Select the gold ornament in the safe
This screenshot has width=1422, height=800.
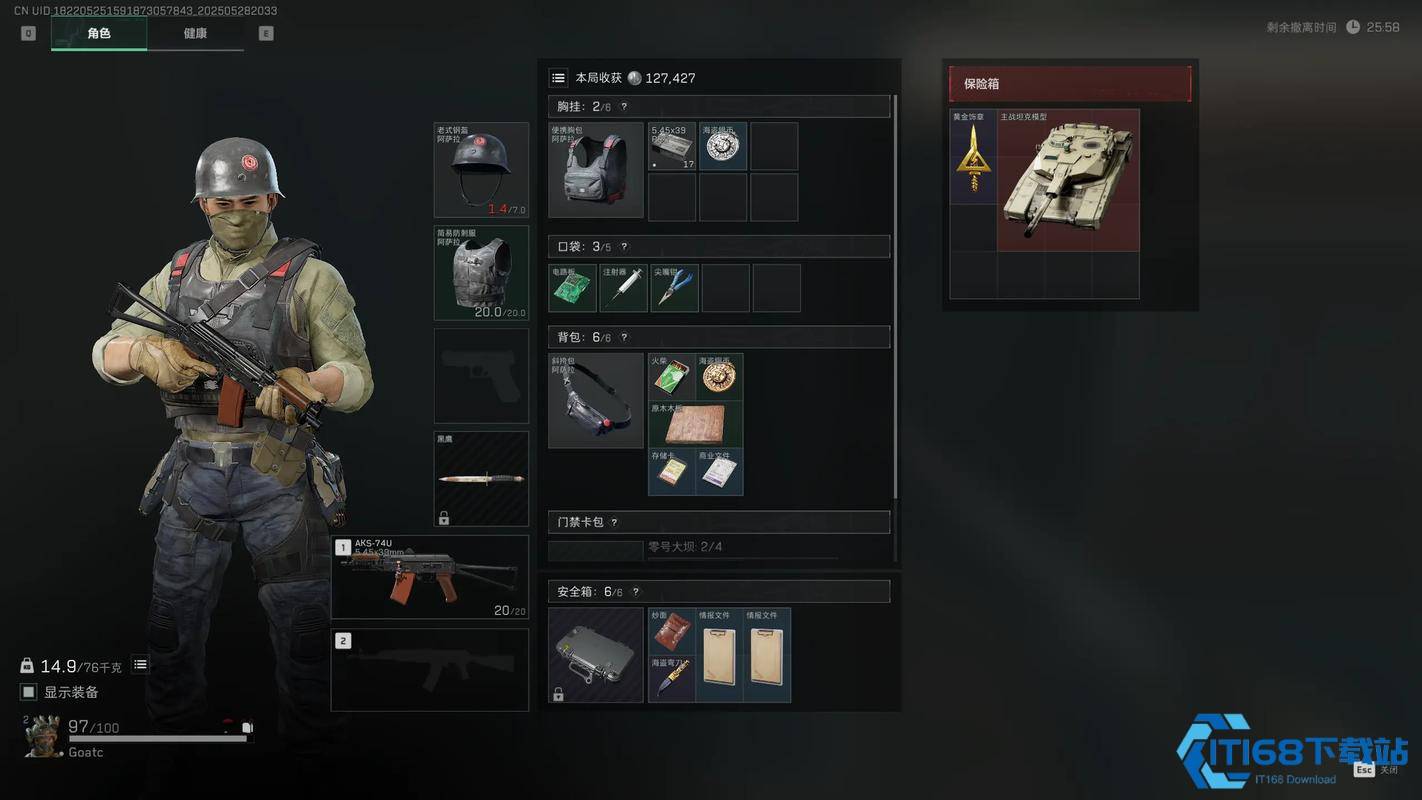[x=973, y=158]
